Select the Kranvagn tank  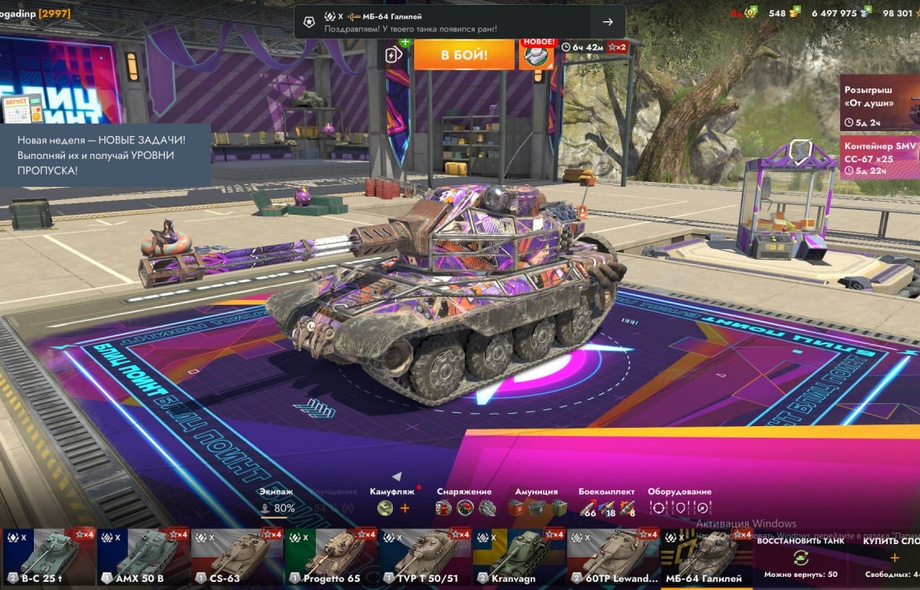(517, 556)
